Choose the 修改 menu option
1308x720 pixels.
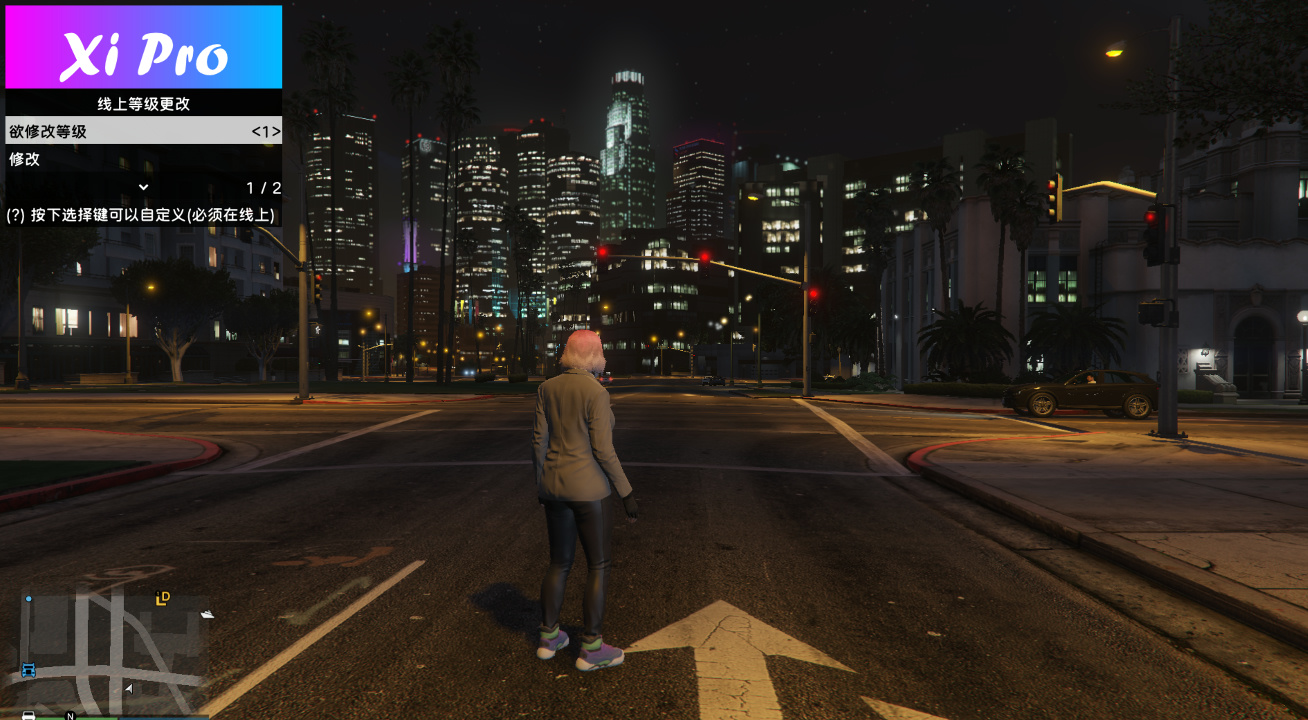(143, 159)
